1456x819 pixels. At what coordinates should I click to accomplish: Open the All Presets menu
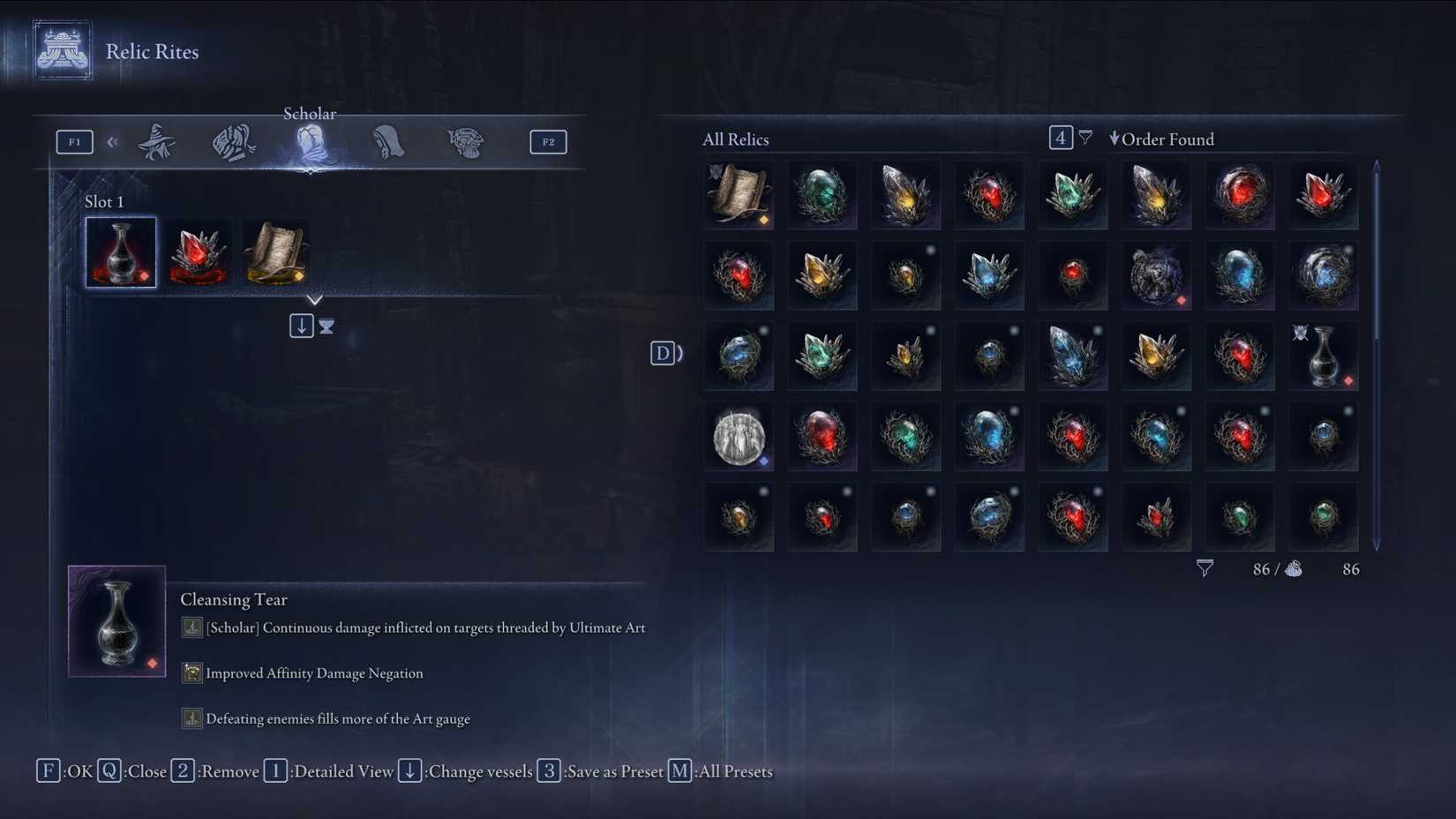(678, 771)
